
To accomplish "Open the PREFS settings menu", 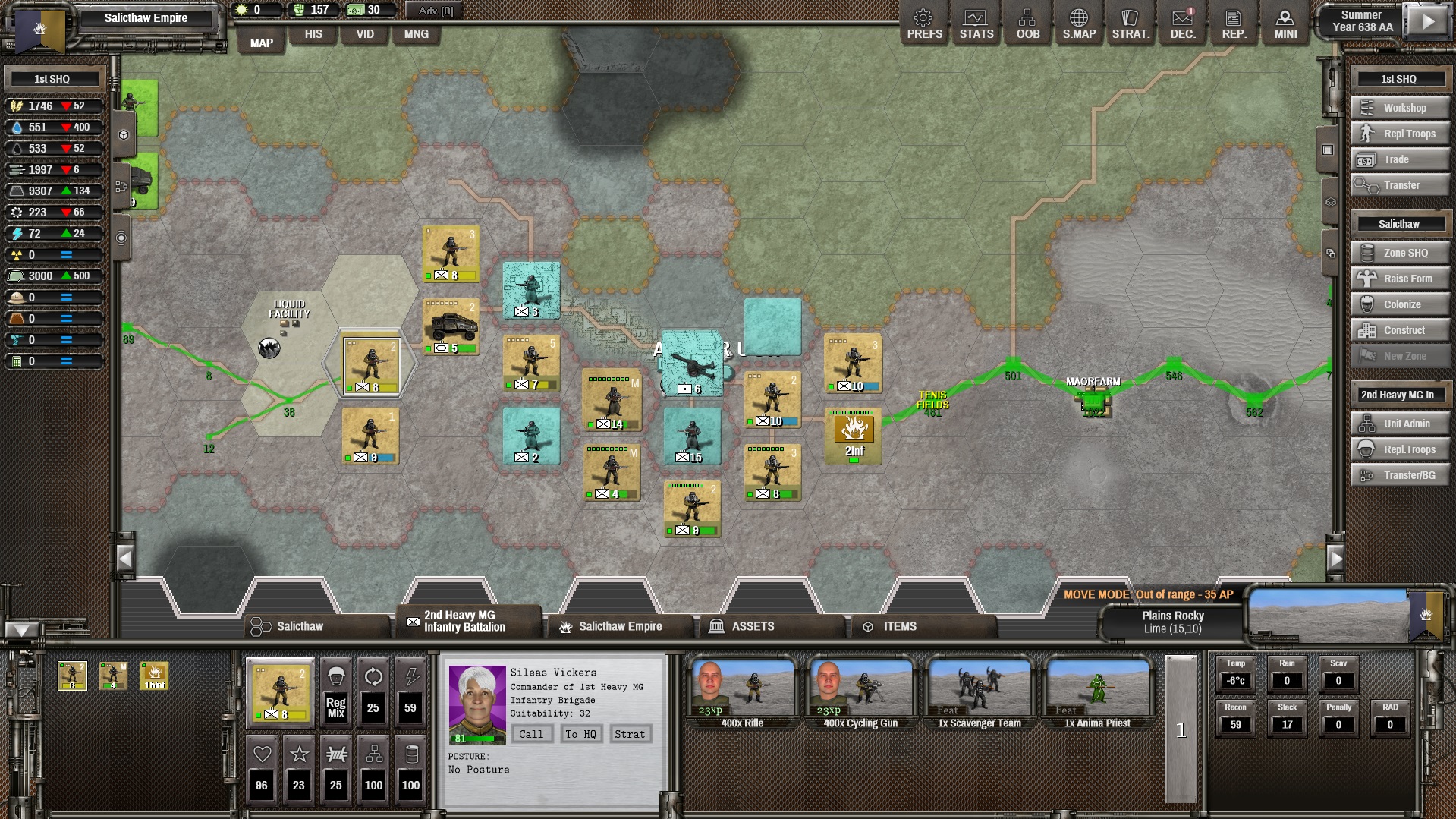I will [x=924, y=24].
